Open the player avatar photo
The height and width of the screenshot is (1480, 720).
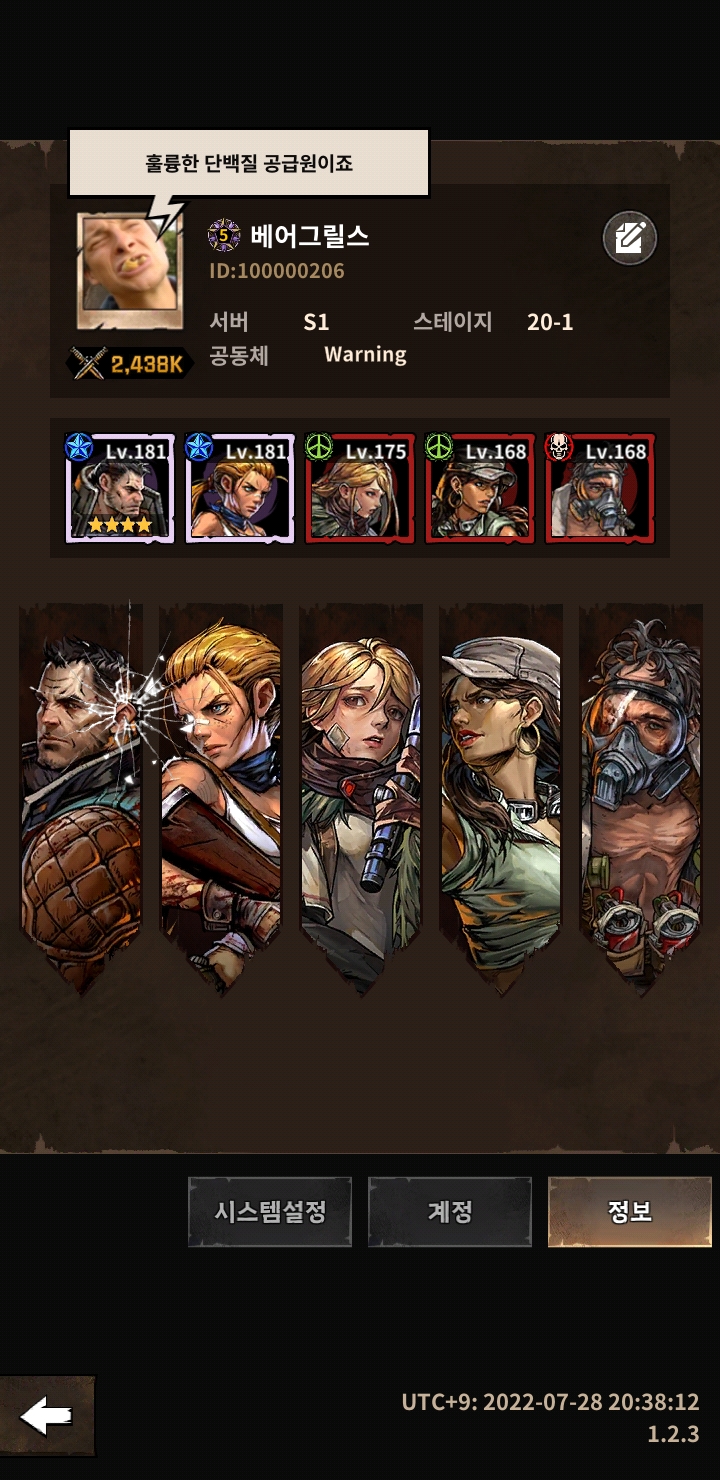pos(130,270)
